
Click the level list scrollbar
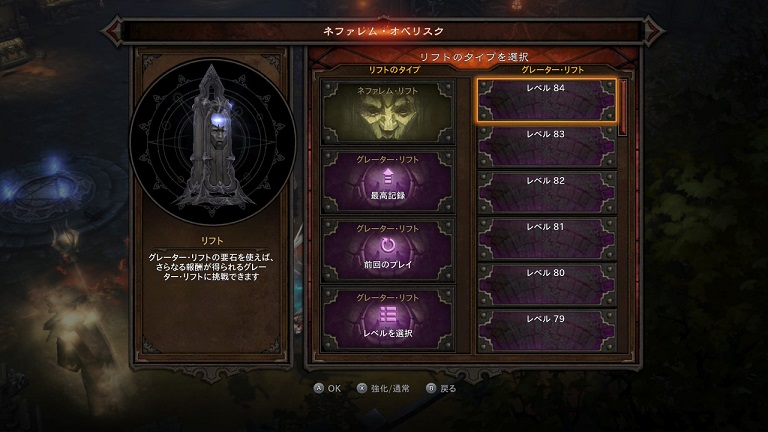pyautogui.click(x=623, y=107)
